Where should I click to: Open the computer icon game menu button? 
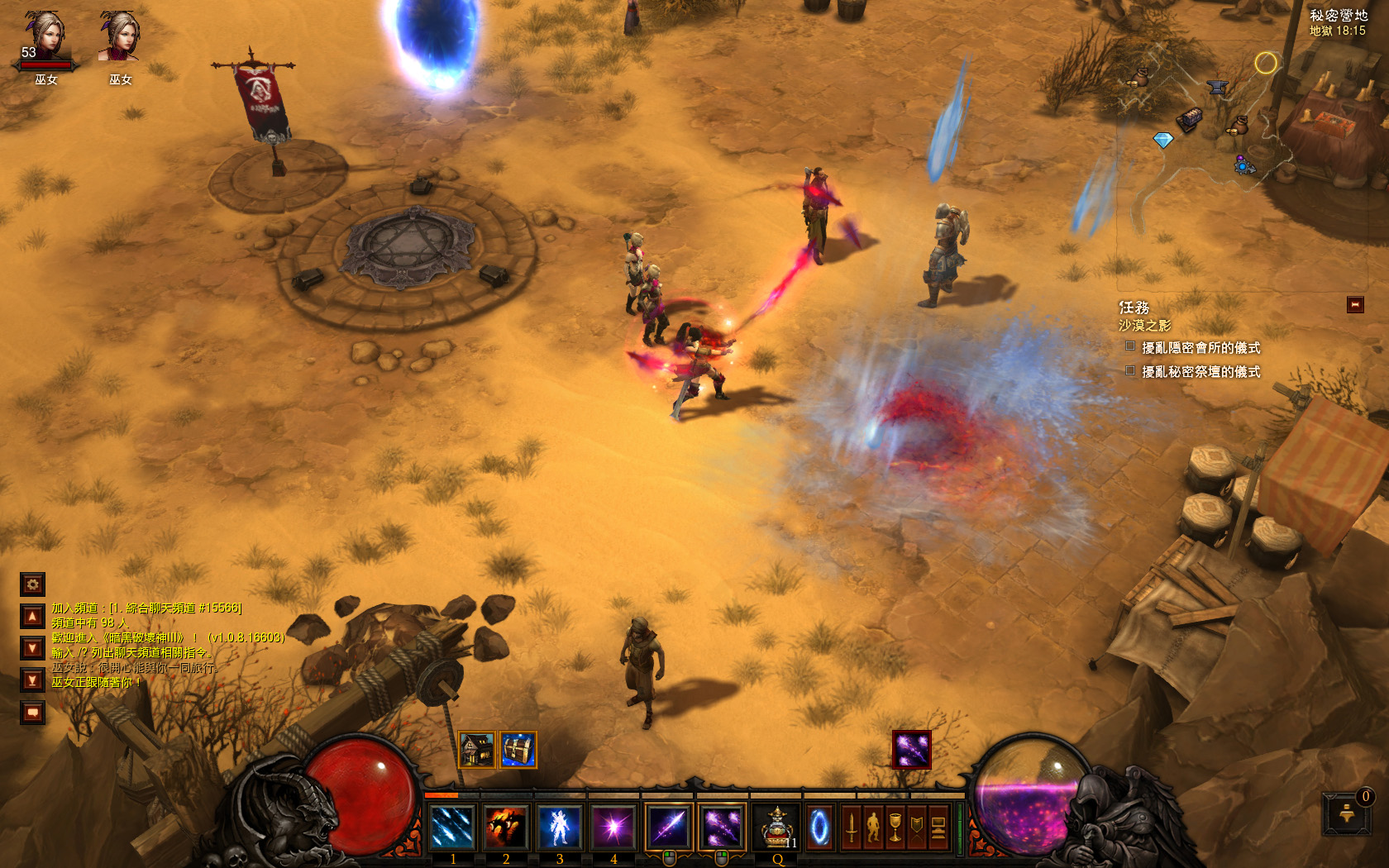pyautogui.click(x=938, y=826)
